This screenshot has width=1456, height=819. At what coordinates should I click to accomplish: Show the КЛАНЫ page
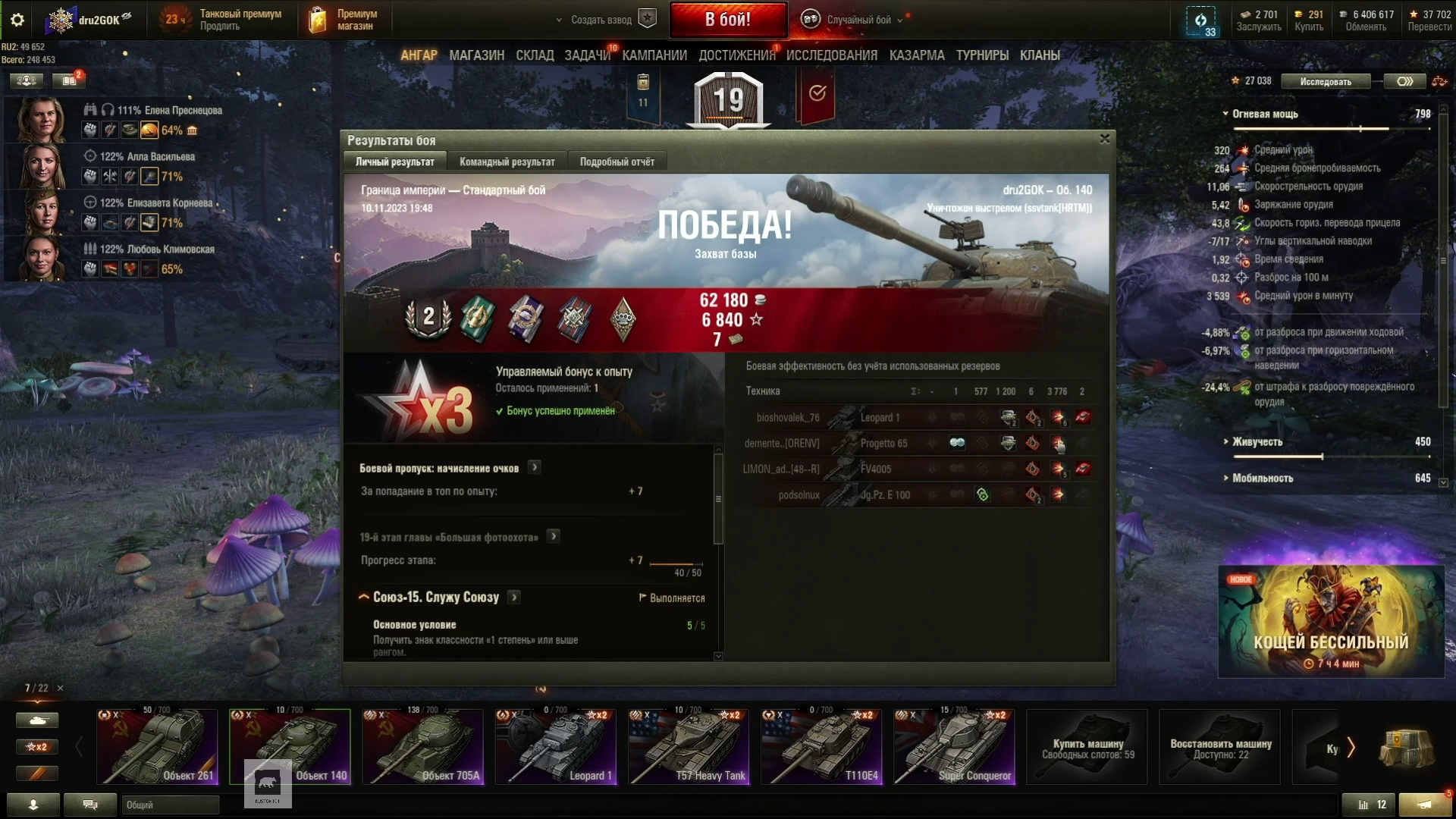1039,55
